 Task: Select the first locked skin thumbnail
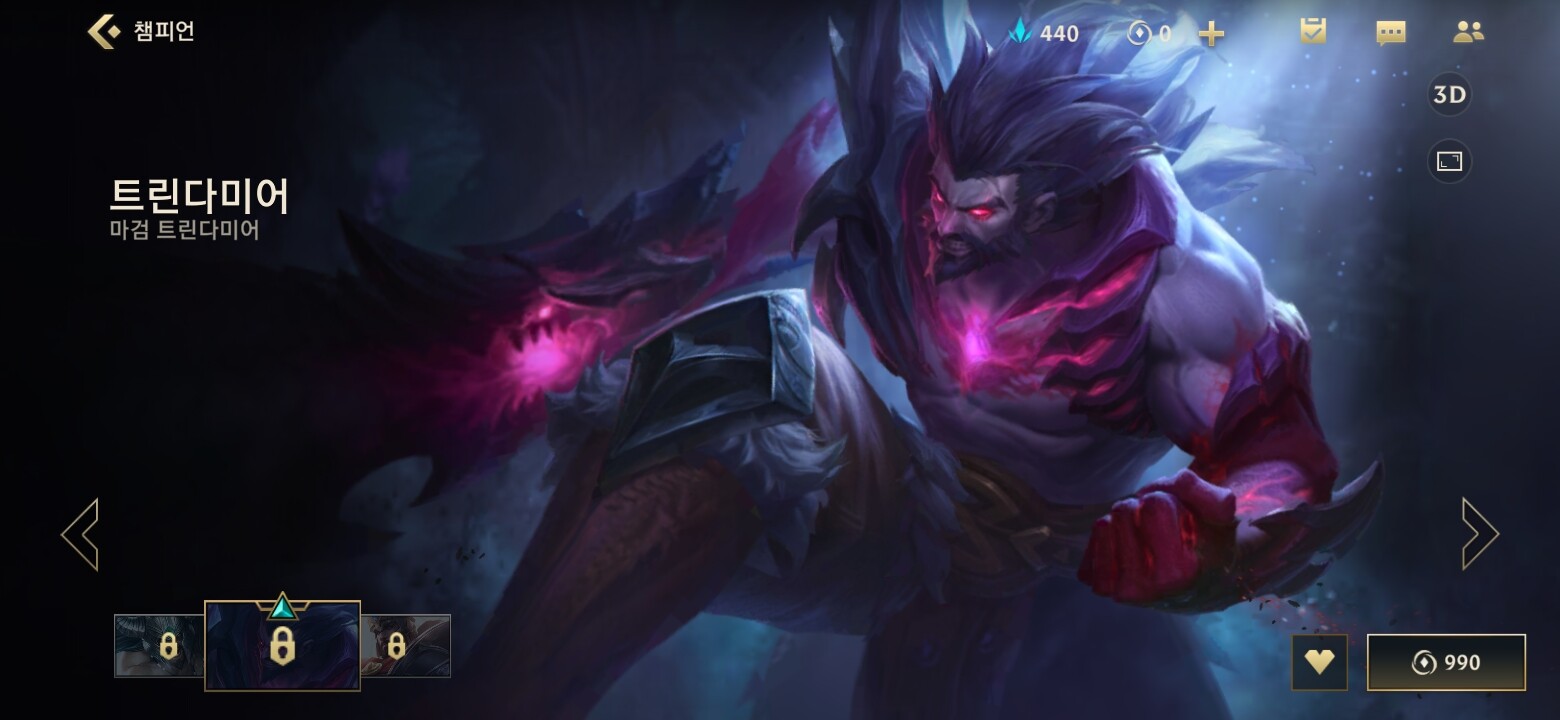coord(160,646)
